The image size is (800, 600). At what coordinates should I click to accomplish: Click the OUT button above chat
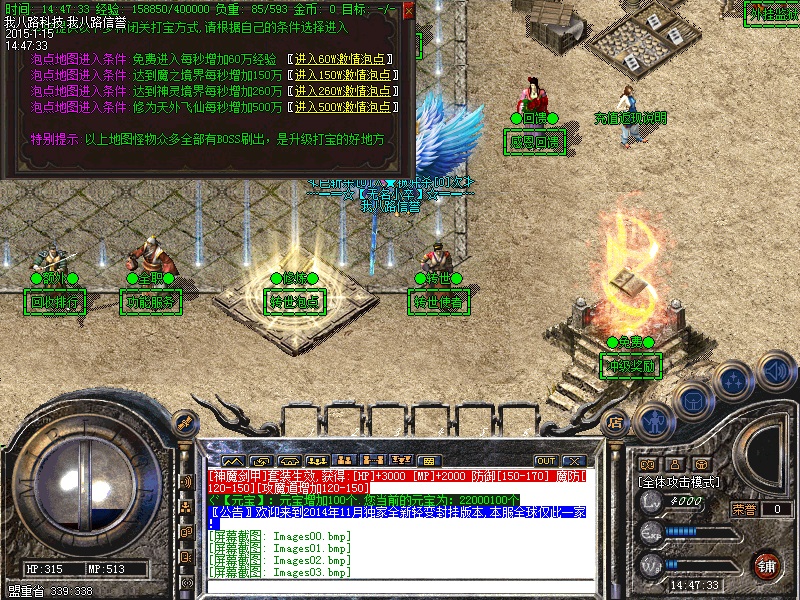pyautogui.click(x=545, y=460)
